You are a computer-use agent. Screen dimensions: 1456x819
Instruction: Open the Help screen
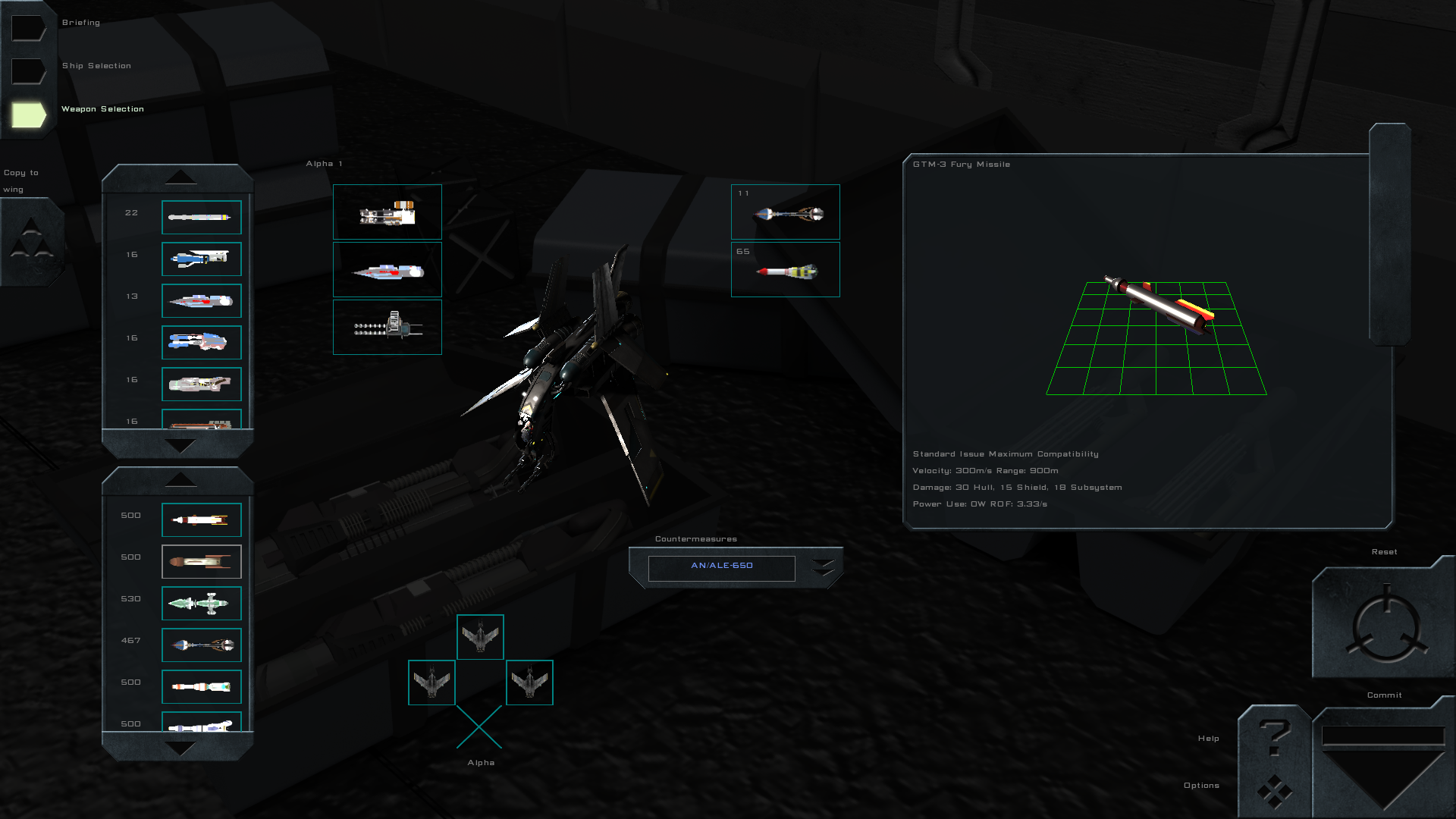tap(1275, 737)
